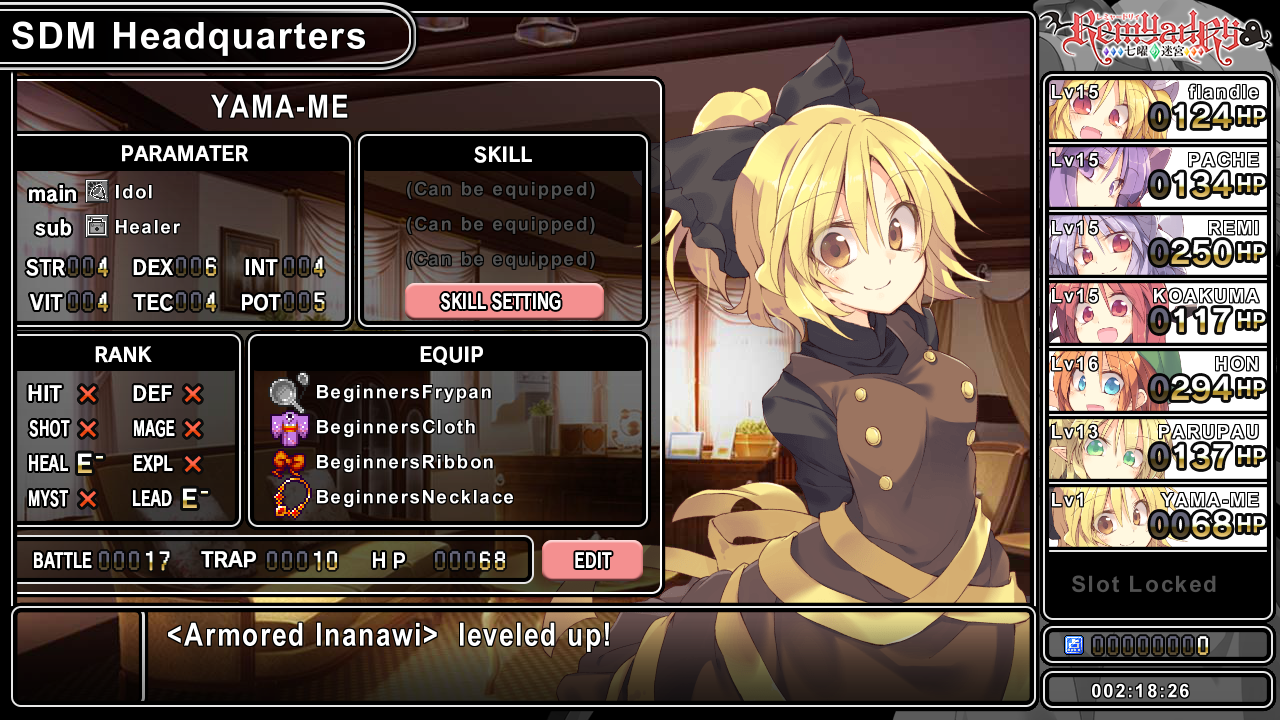This screenshot has width=1280, height=720.
Task: Select the BeginnersFrypan weapon slot
Action: click(x=403, y=392)
